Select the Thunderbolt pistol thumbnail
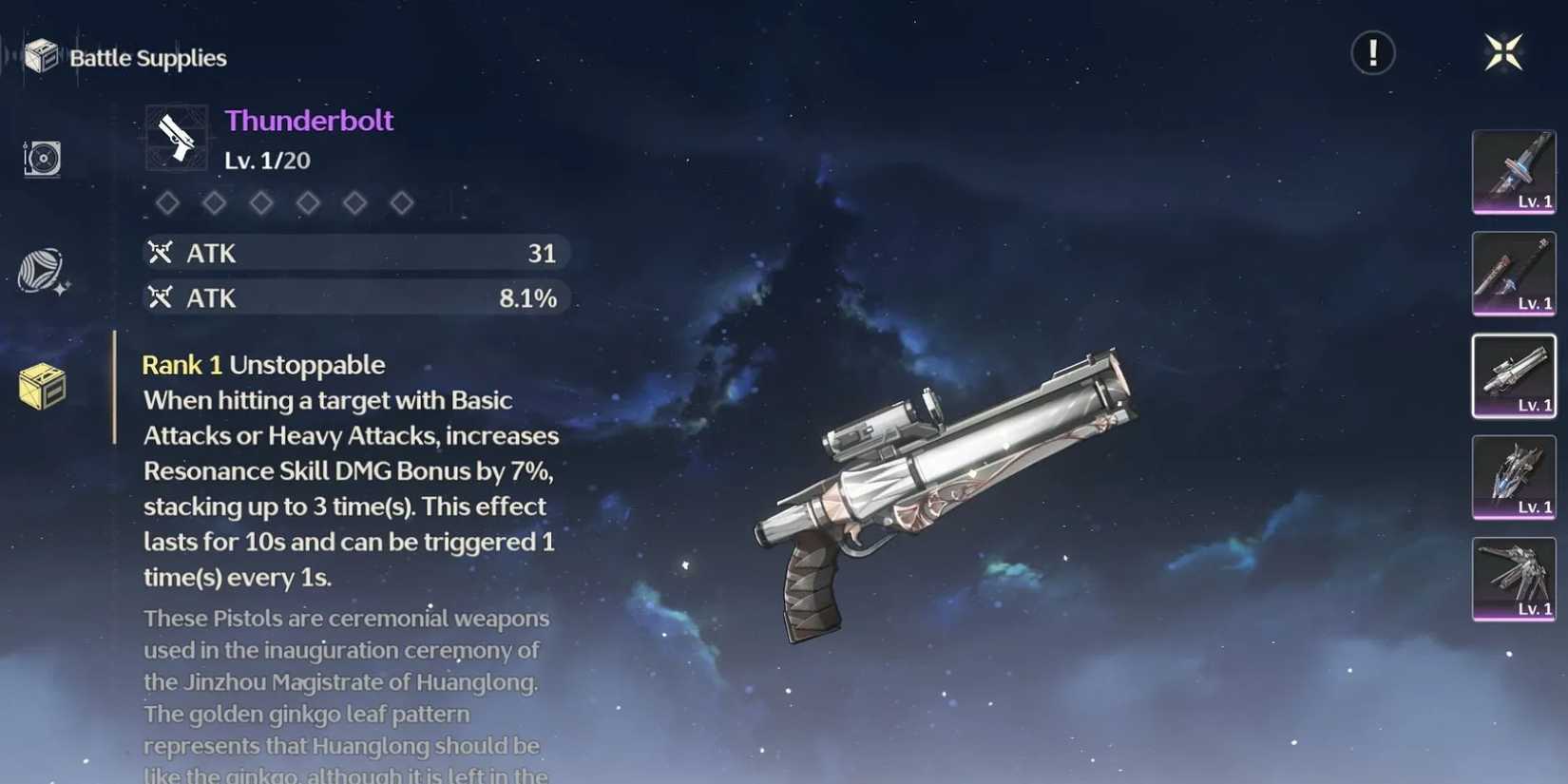The width and height of the screenshot is (1568, 784). click(x=1513, y=375)
